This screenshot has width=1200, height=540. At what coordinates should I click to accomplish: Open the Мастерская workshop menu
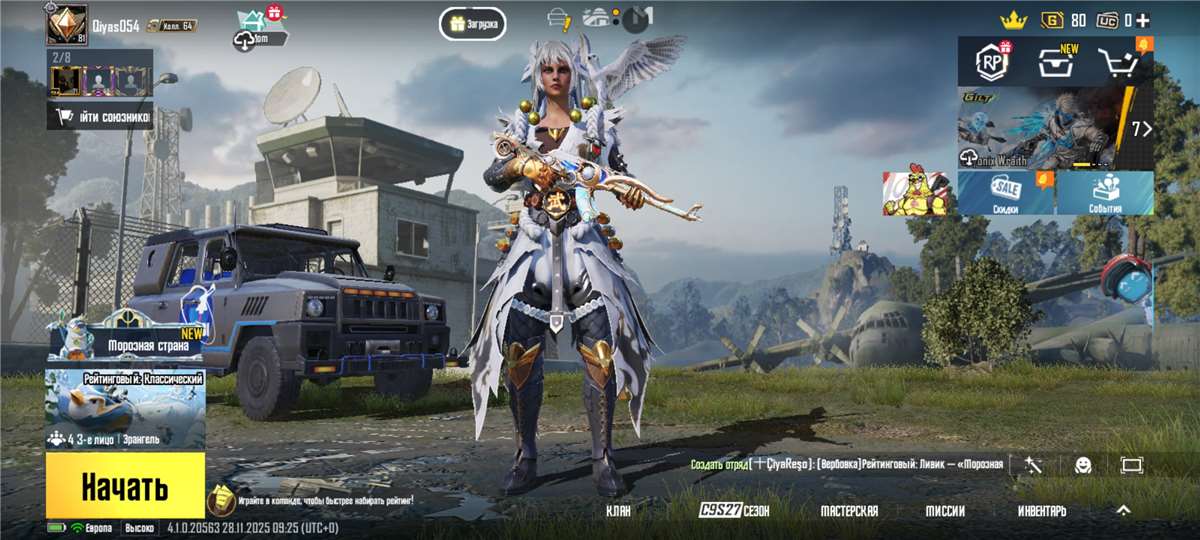(x=849, y=511)
